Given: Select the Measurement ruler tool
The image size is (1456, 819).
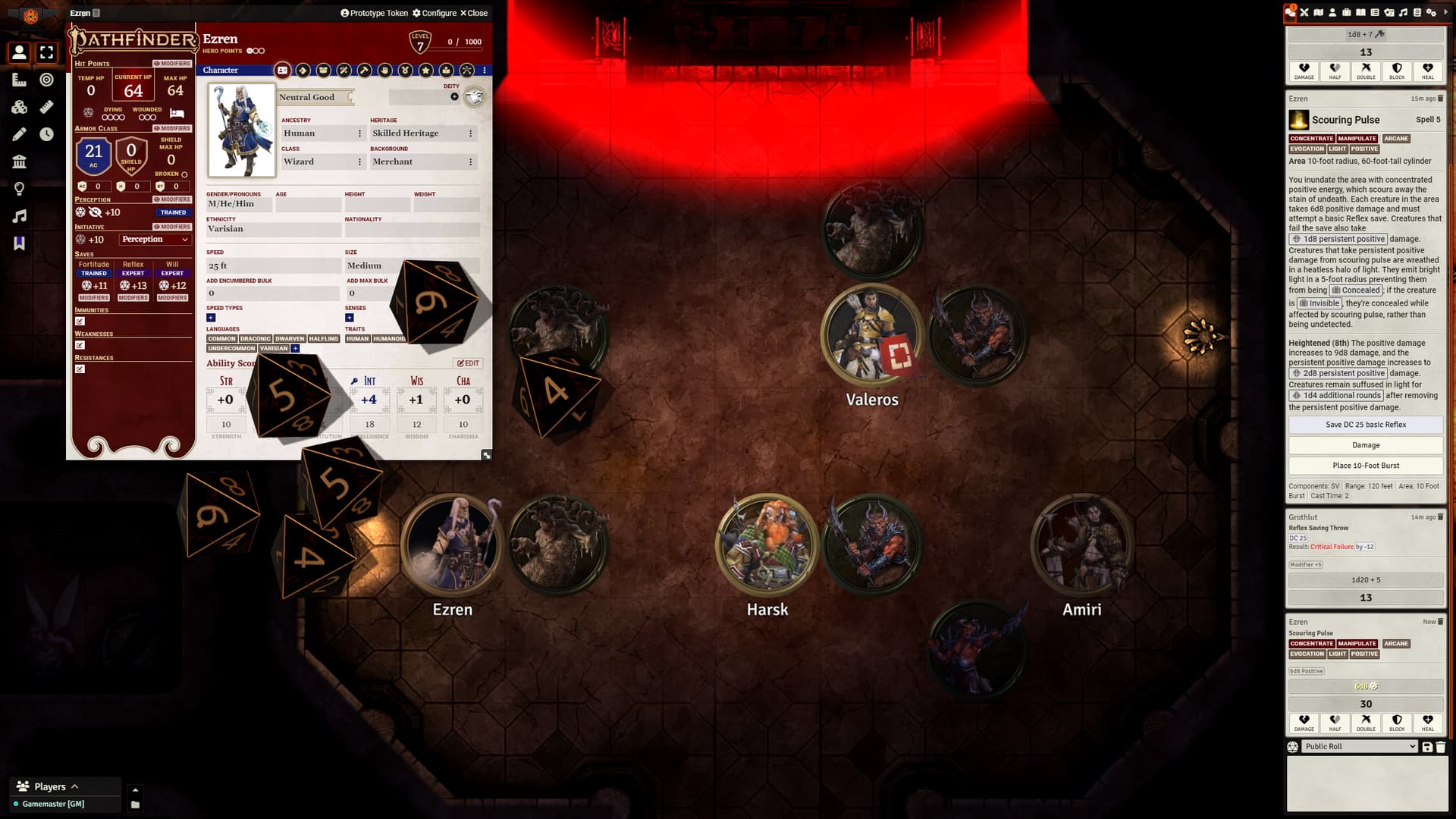Looking at the screenshot, I should pyautogui.click(x=20, y=80).
